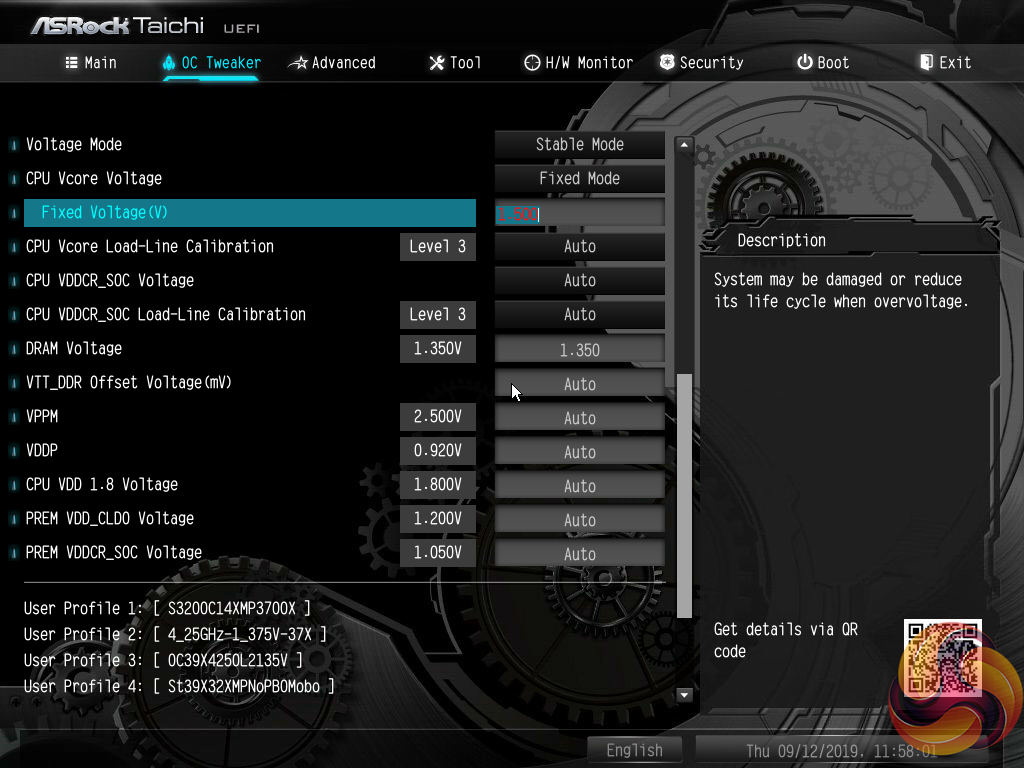Select the VTT_DDR Offset Voltage Auto box
This screenshot has height=768, width=1024.
(580, 384)
